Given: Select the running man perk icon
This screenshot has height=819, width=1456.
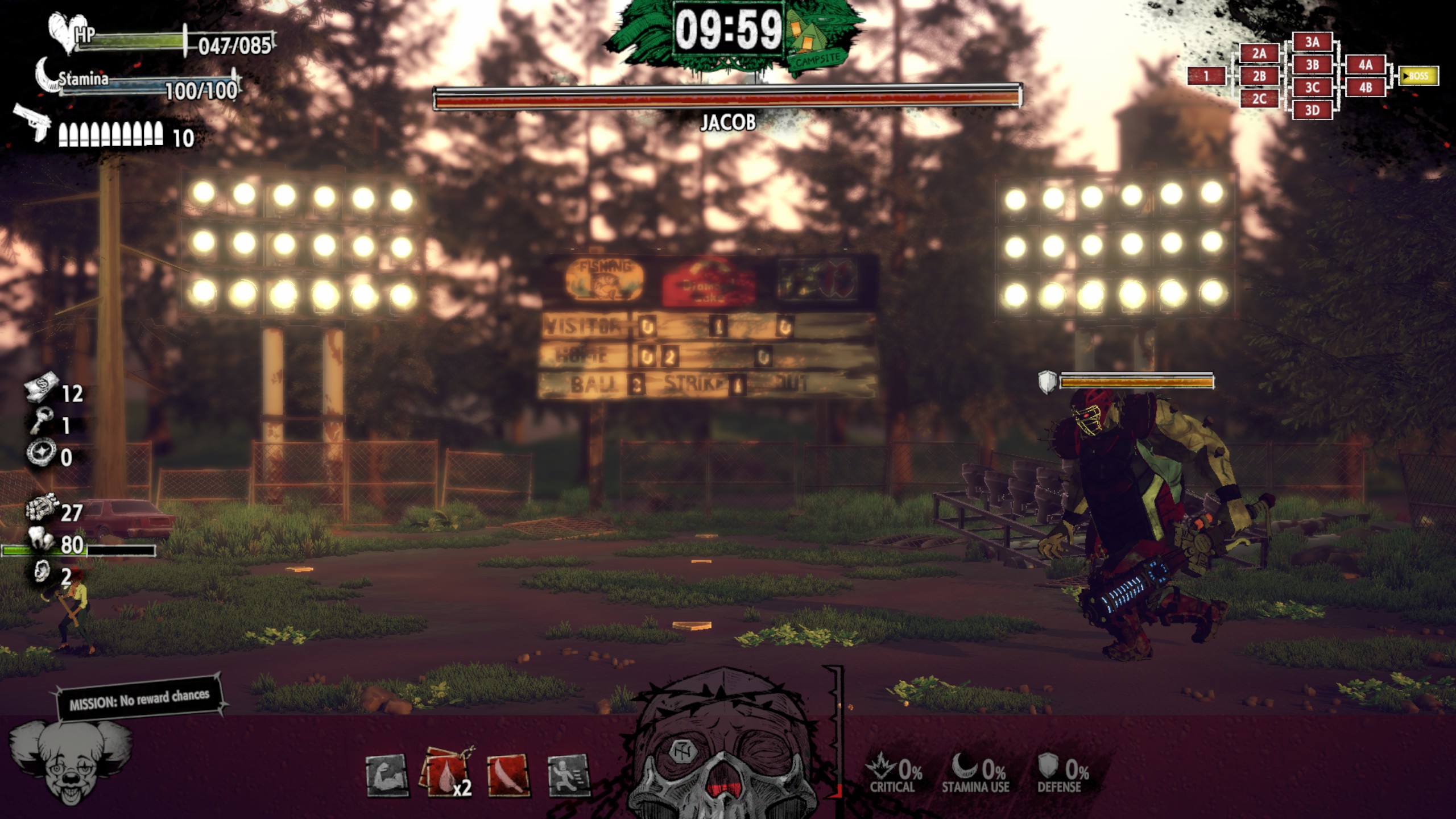Looking at the screenshot, I should (568, 775).
